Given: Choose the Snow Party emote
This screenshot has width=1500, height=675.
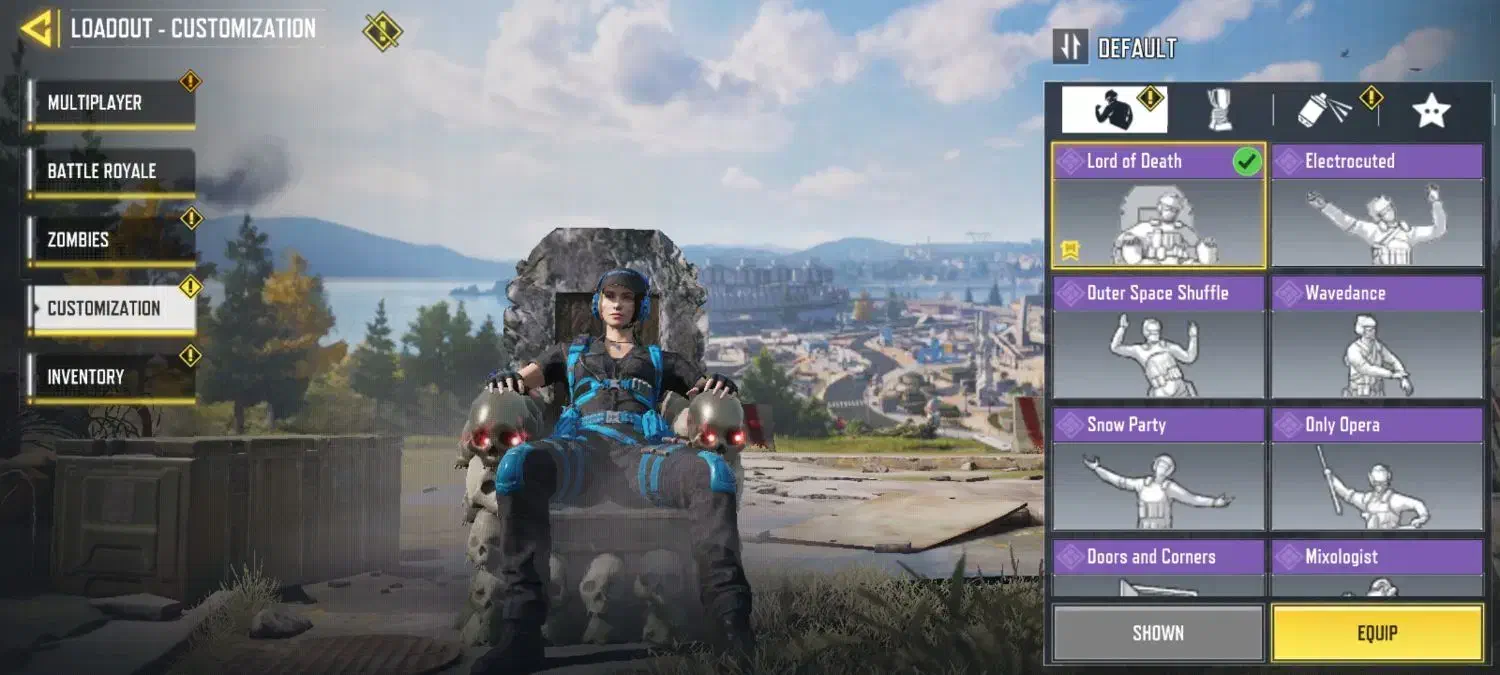Looking at the screenshot, I should coord(1158,470).
